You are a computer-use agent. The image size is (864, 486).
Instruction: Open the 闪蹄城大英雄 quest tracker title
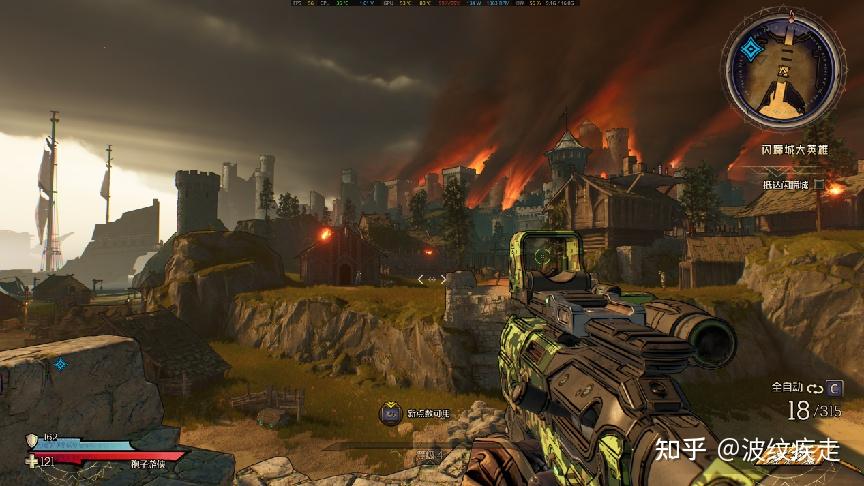pyautogui.click(x=794, y=149)
